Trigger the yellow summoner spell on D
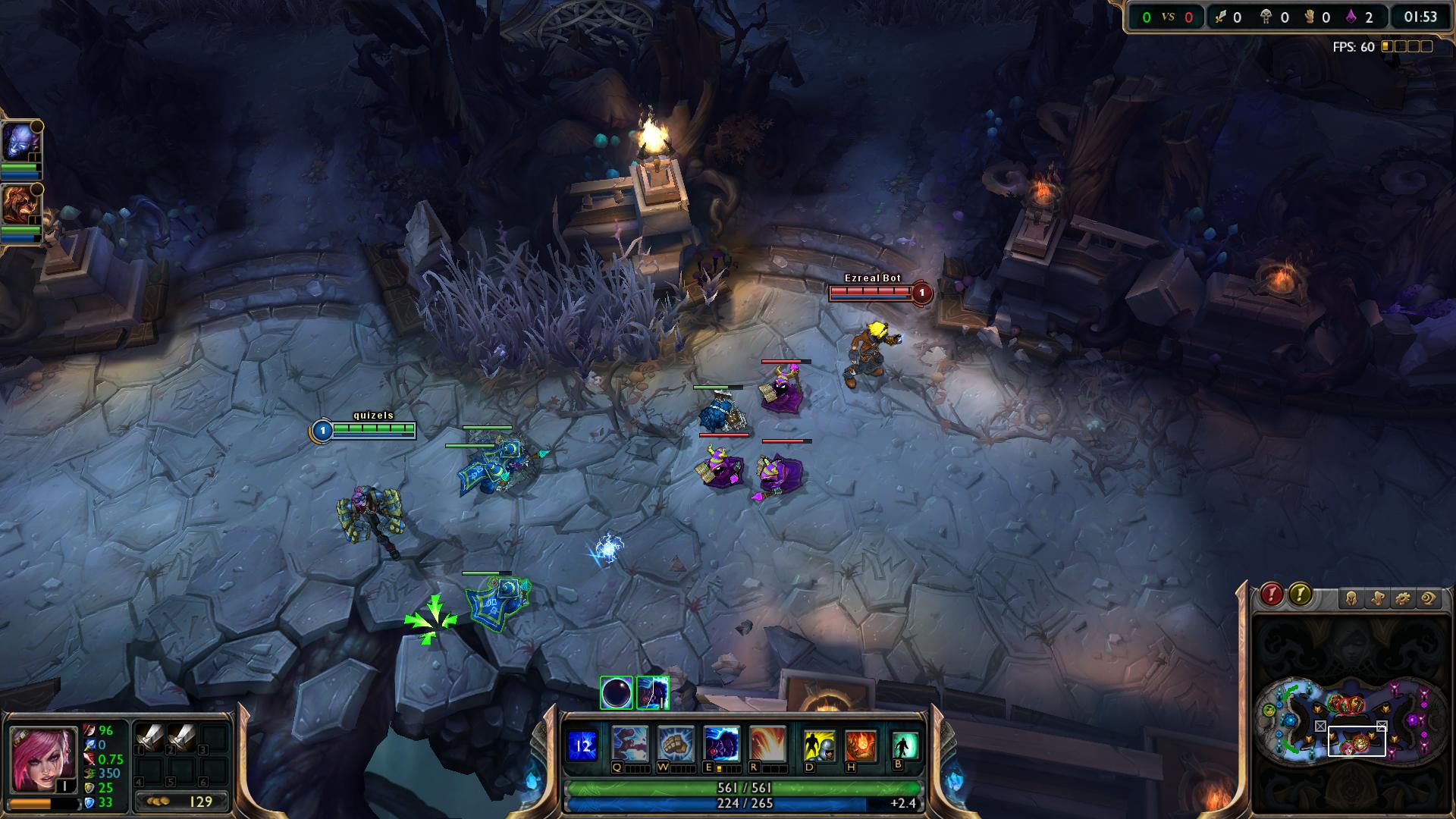This screenshot has width=1456, height=819. tap(819, 745)
